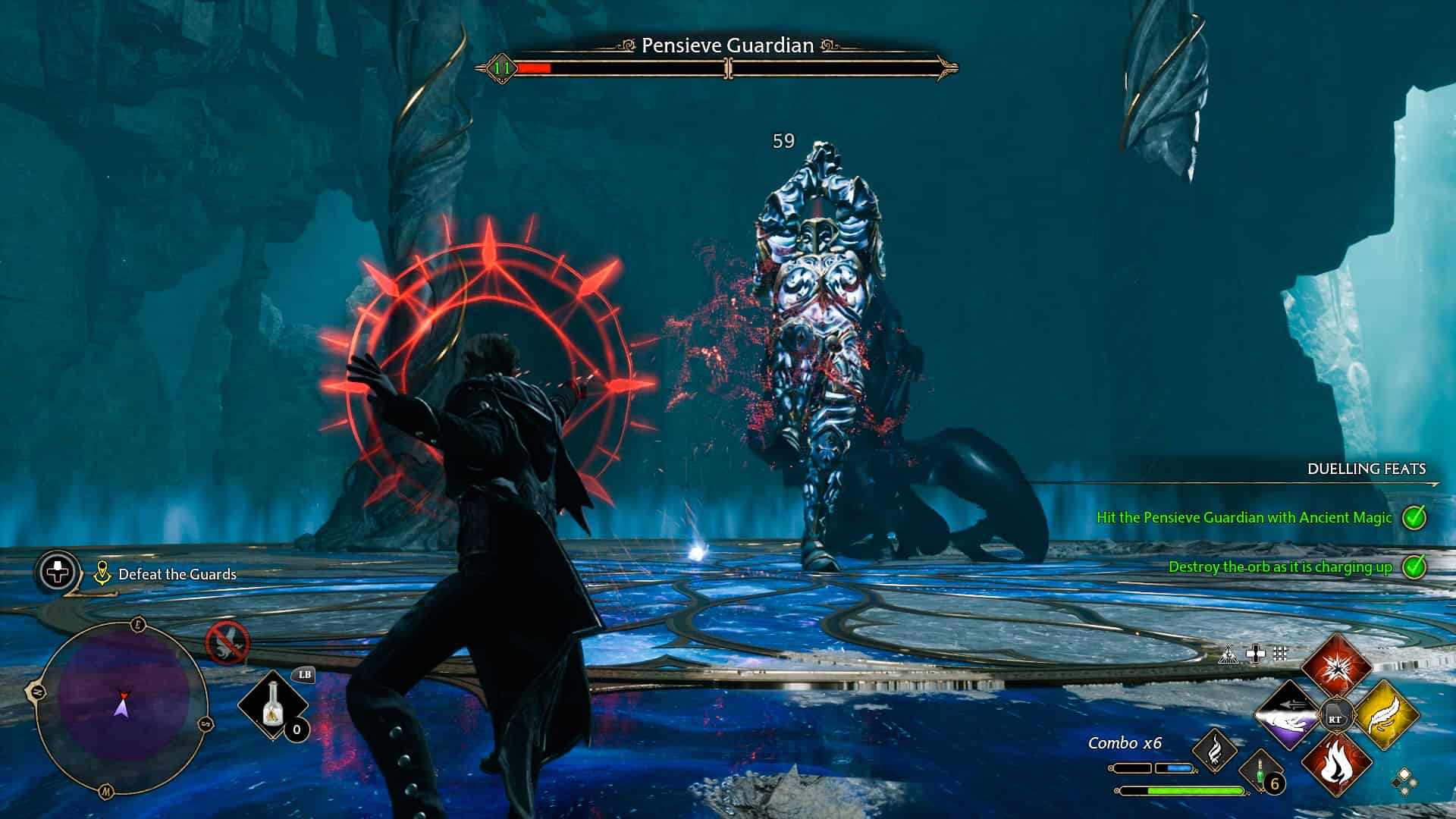Cast the purple hand-and-arrow spell

(1288, 715)
